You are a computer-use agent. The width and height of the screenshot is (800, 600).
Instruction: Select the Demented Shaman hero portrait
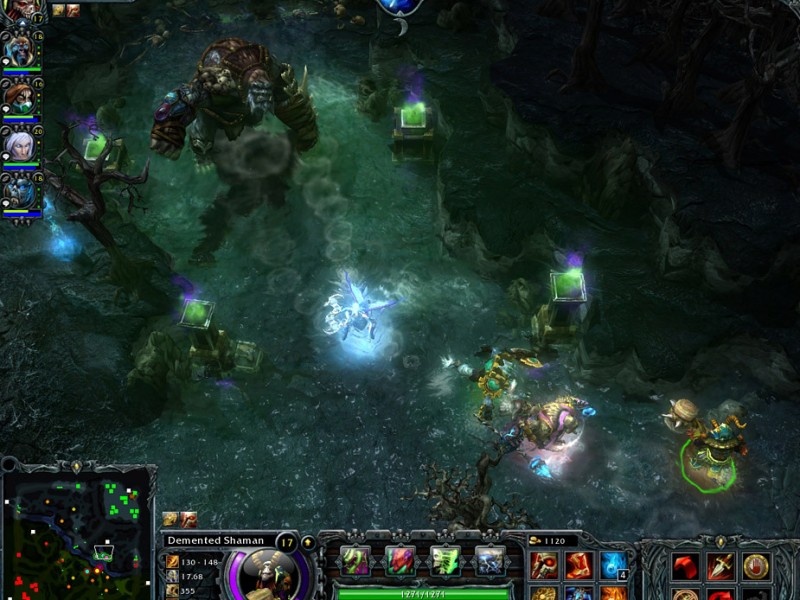266,572
